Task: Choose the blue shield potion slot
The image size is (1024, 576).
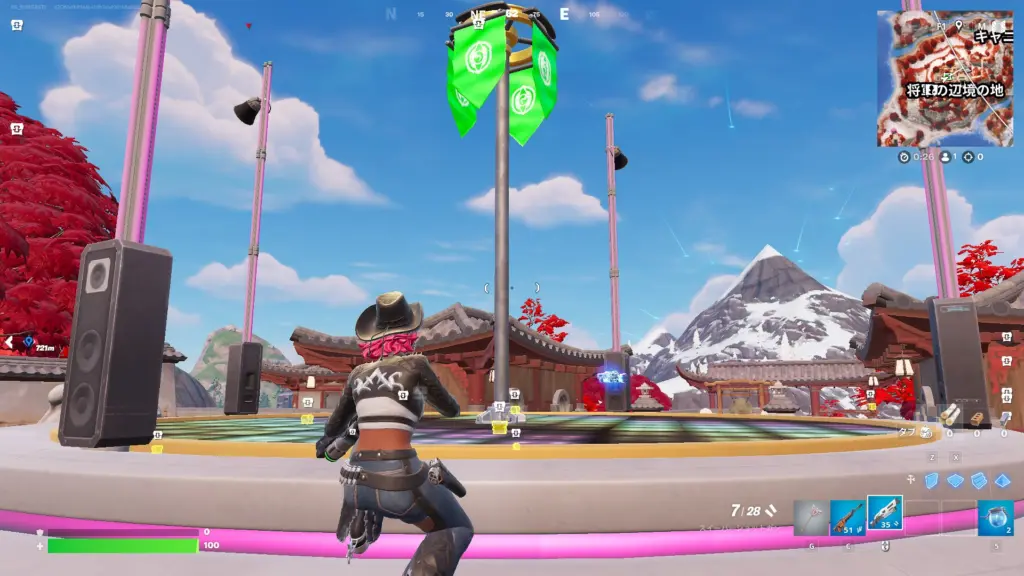Action: (x=995, y=517)
